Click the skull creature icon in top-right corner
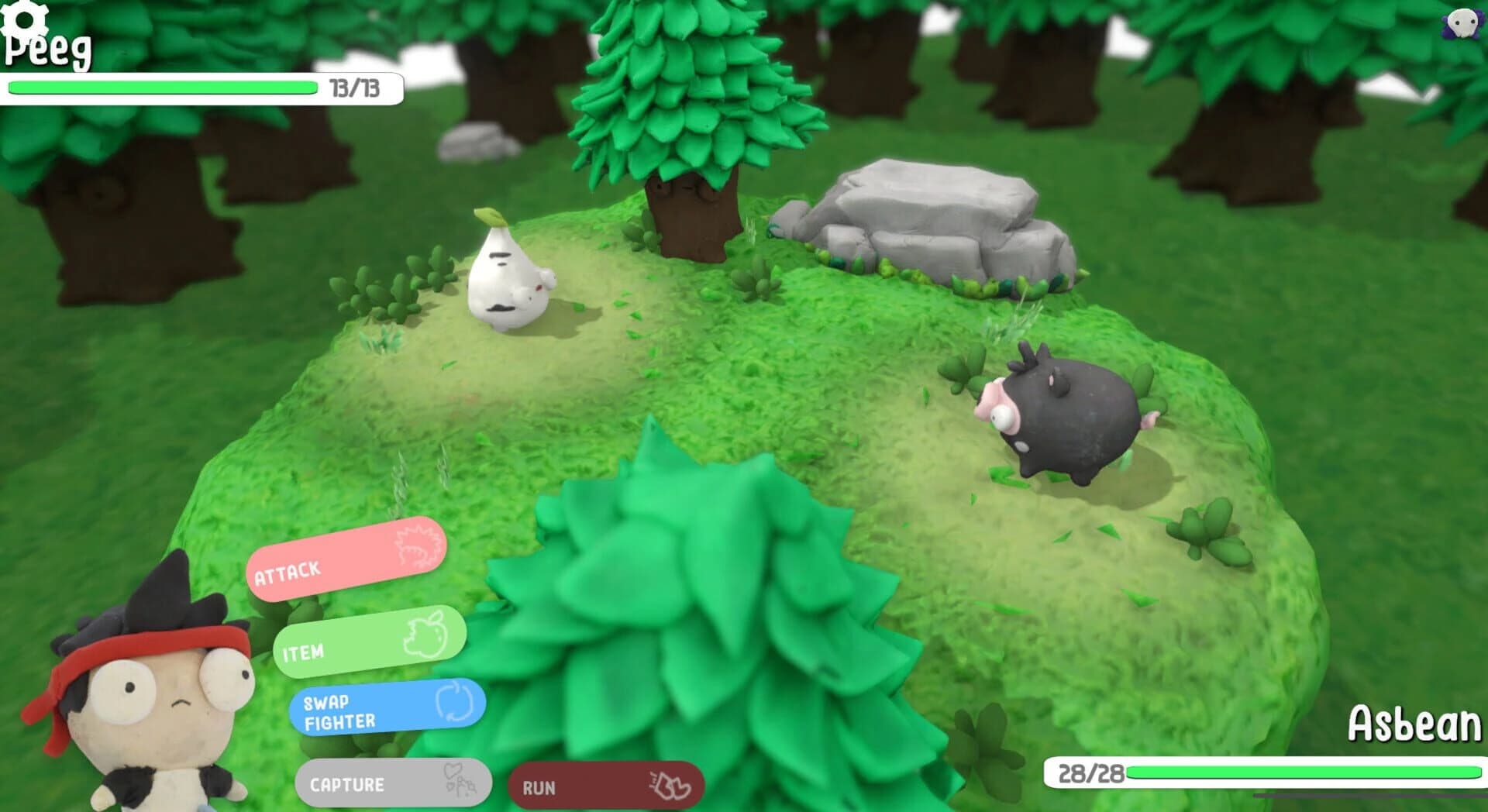 [1461, 23]
